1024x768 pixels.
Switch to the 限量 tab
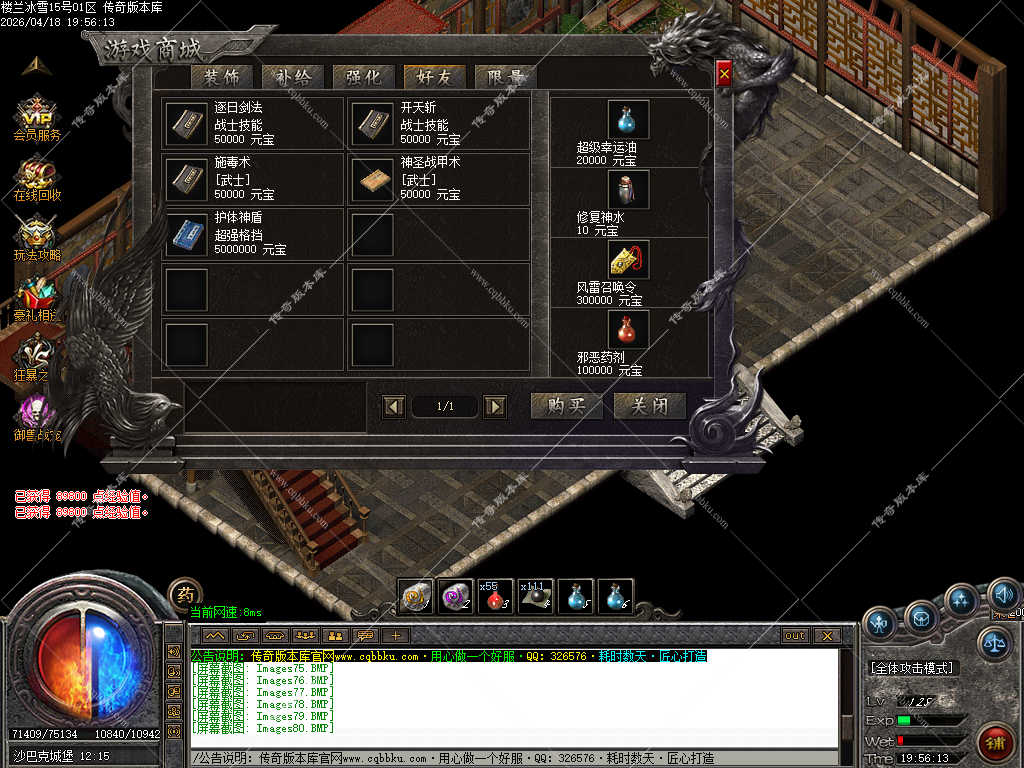tap(505, 77)
